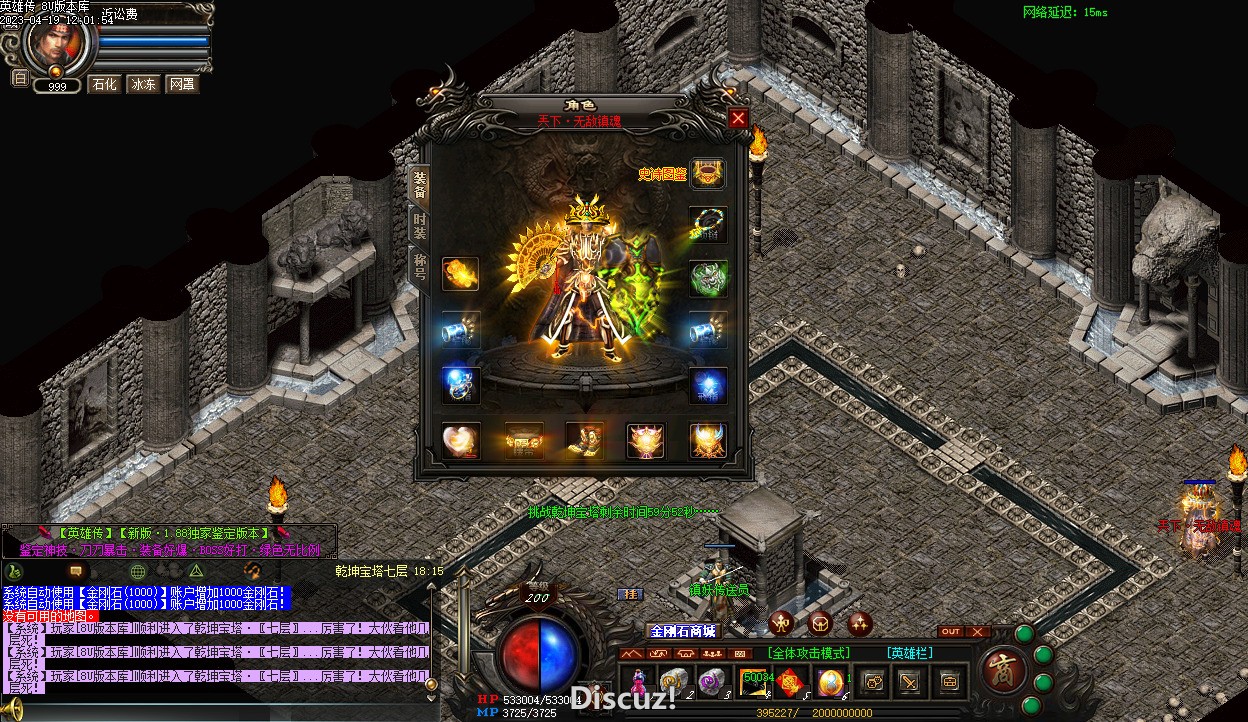Image resolution: width=1248 pixels, height=722 pixels.
Task: Select the 装备 equipment tab
Action: point(420,184)
